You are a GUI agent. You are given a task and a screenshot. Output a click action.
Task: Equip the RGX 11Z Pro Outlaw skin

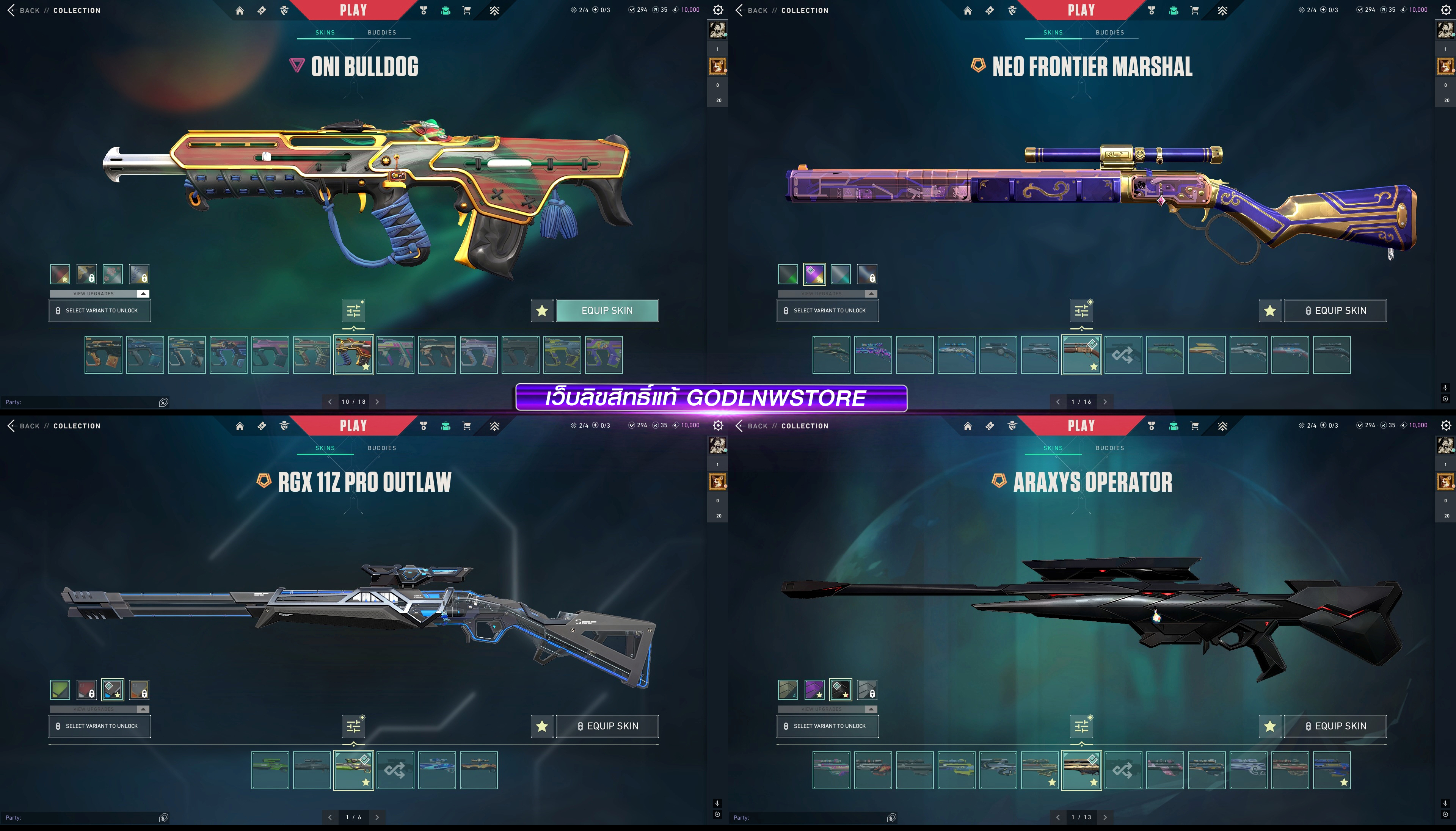[607, 726]
